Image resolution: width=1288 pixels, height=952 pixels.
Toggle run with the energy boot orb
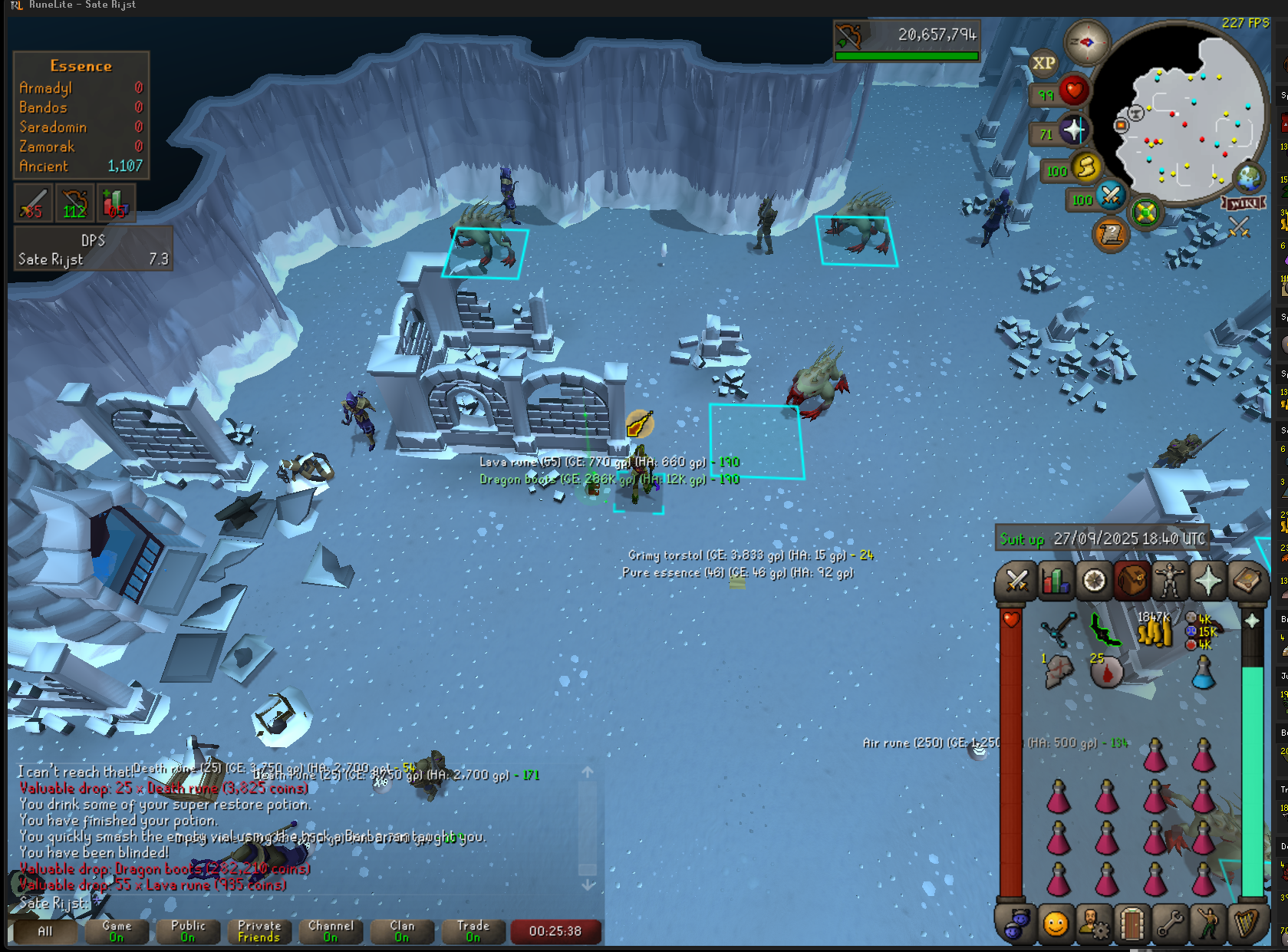pyautogui.click(x=1085, y=168)
